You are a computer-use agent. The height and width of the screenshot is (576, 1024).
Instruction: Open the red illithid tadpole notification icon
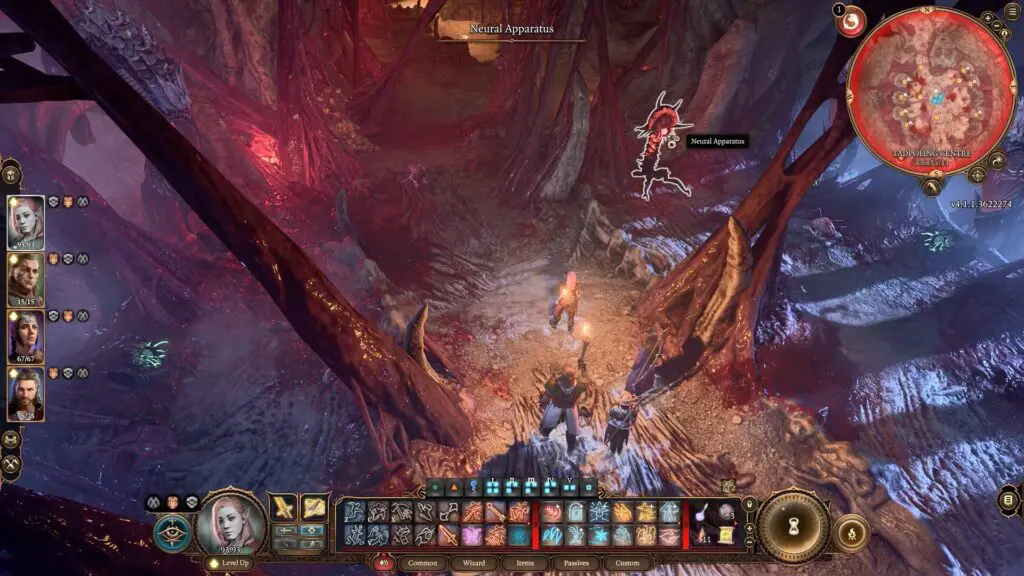coord(851,21)
